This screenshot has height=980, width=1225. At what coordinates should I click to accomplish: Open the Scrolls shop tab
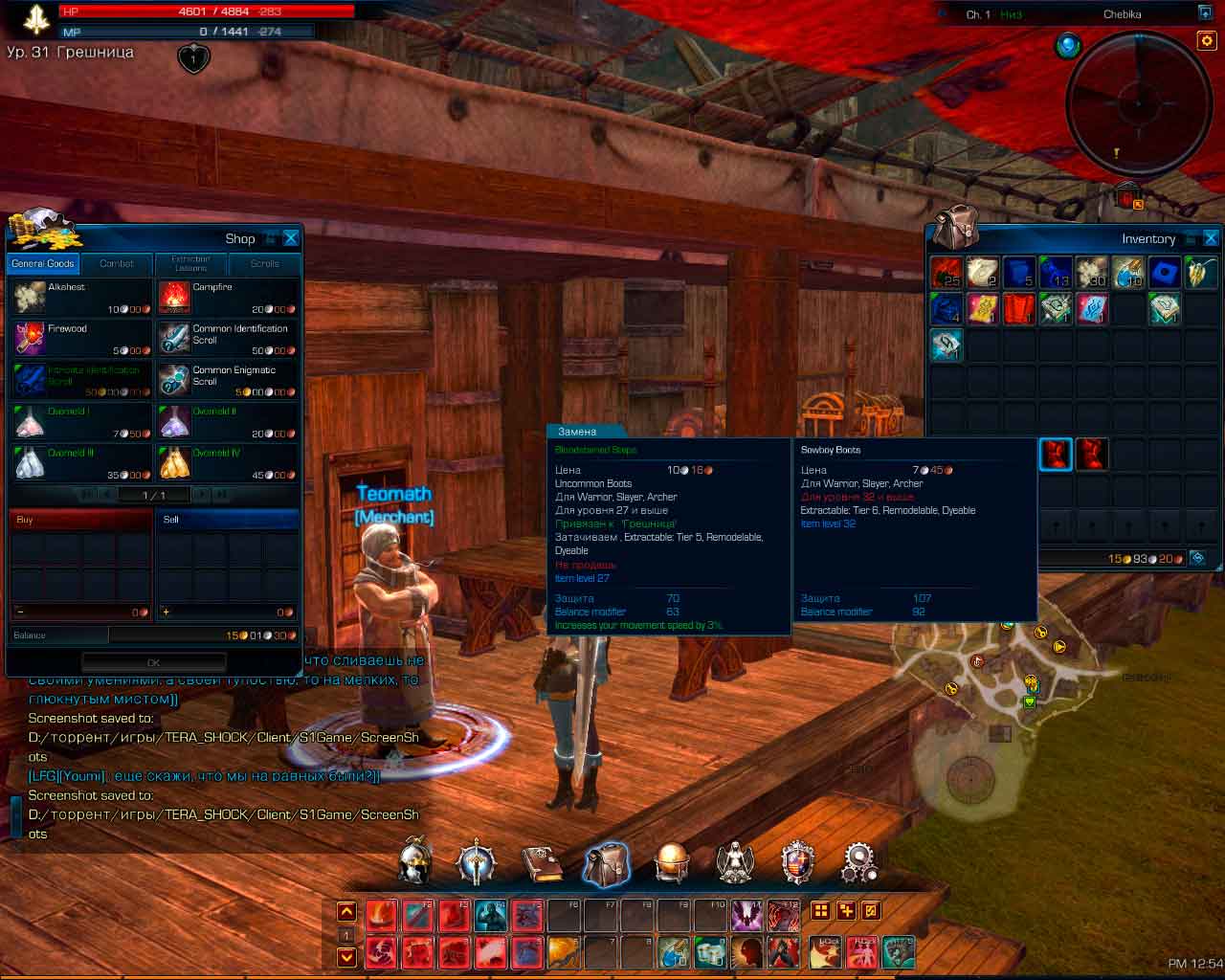tap(265, 264)
